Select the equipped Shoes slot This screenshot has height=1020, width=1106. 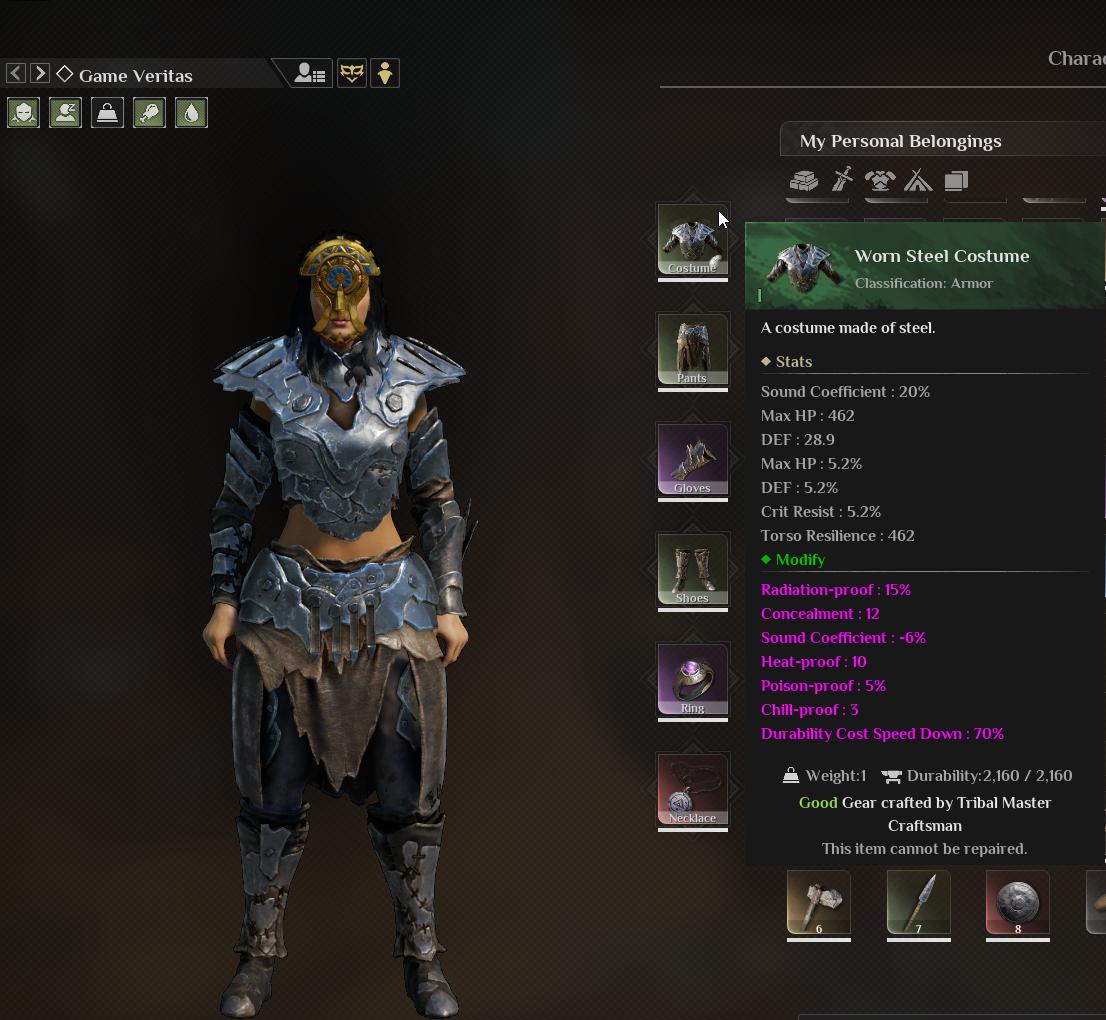(692, 570)
